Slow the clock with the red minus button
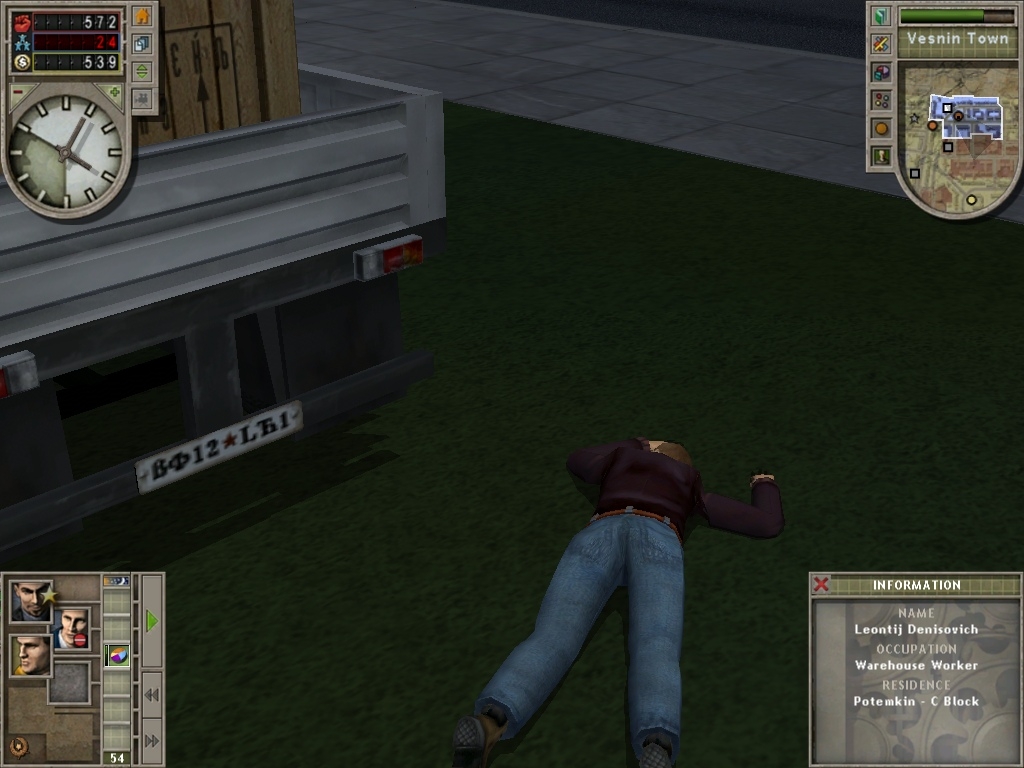1024x768 pixels. [17, 92]
